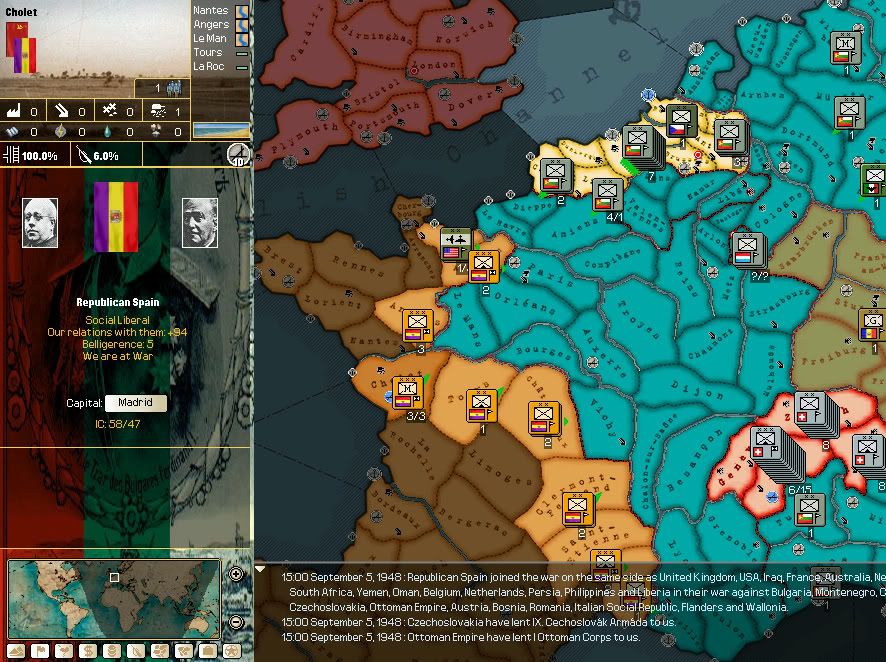The image size is (886, 662).
Task: Click the Republican Spain flag in the panel
Action: click(x=114, y=217)
